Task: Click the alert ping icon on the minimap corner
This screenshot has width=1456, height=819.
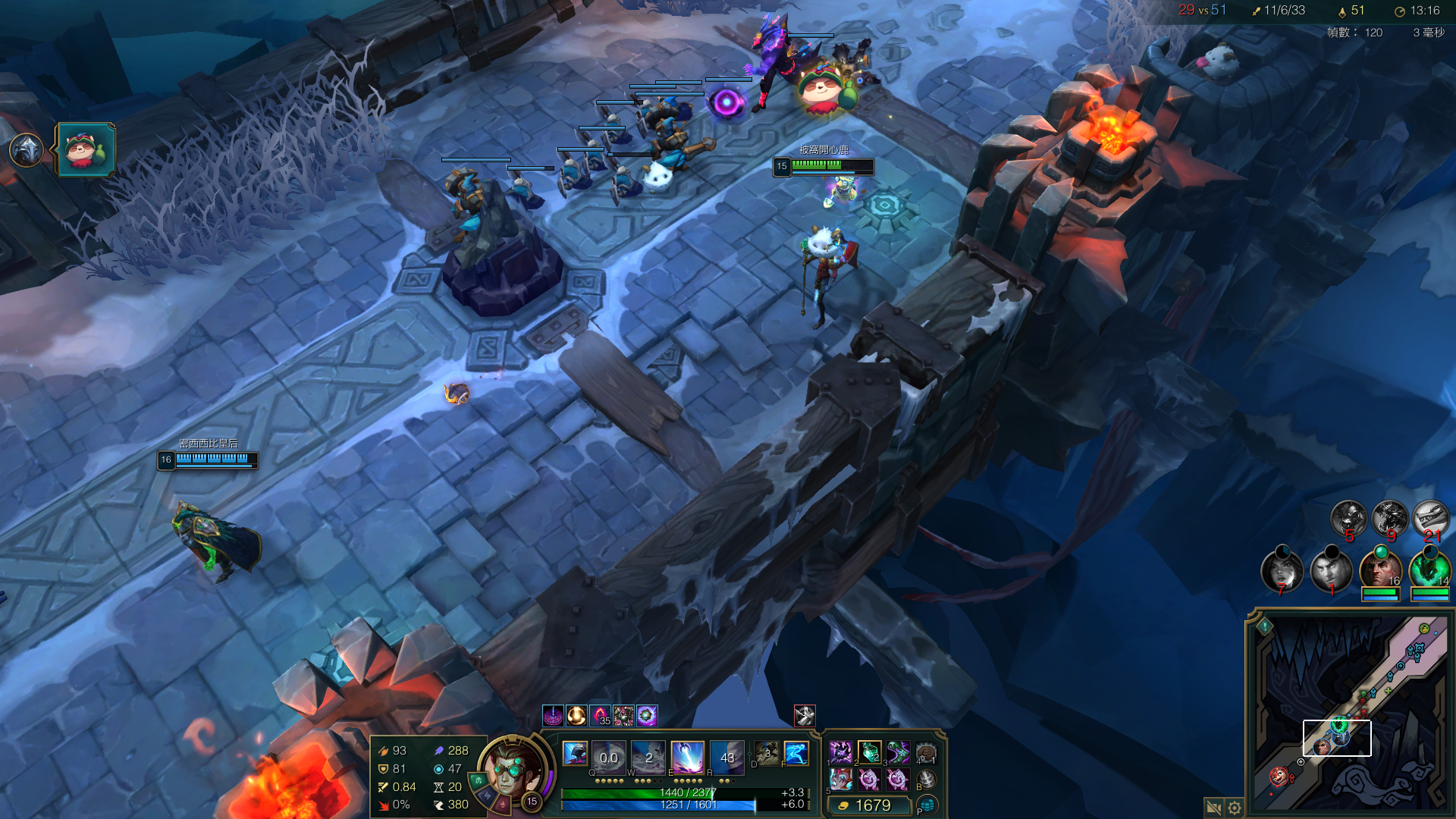Action: pyautogui.click(x=1265, y=626)
